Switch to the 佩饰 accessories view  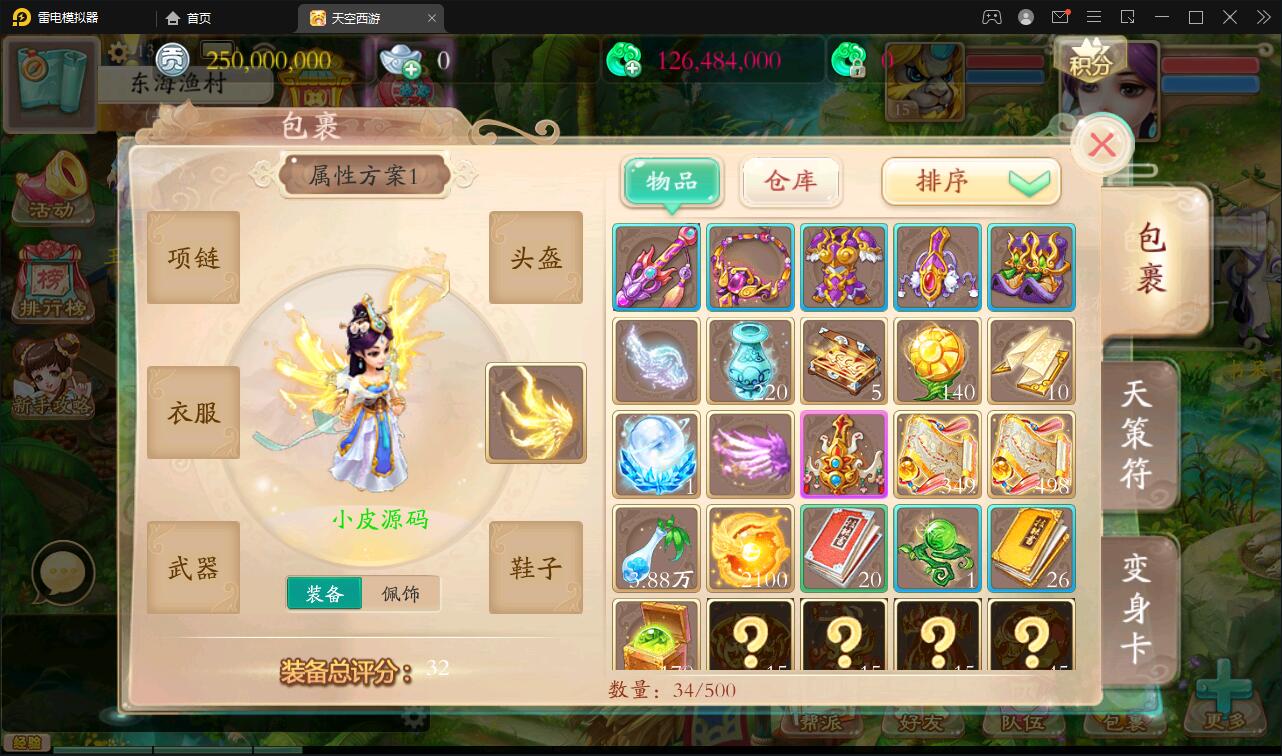click(x=402, y=593)
